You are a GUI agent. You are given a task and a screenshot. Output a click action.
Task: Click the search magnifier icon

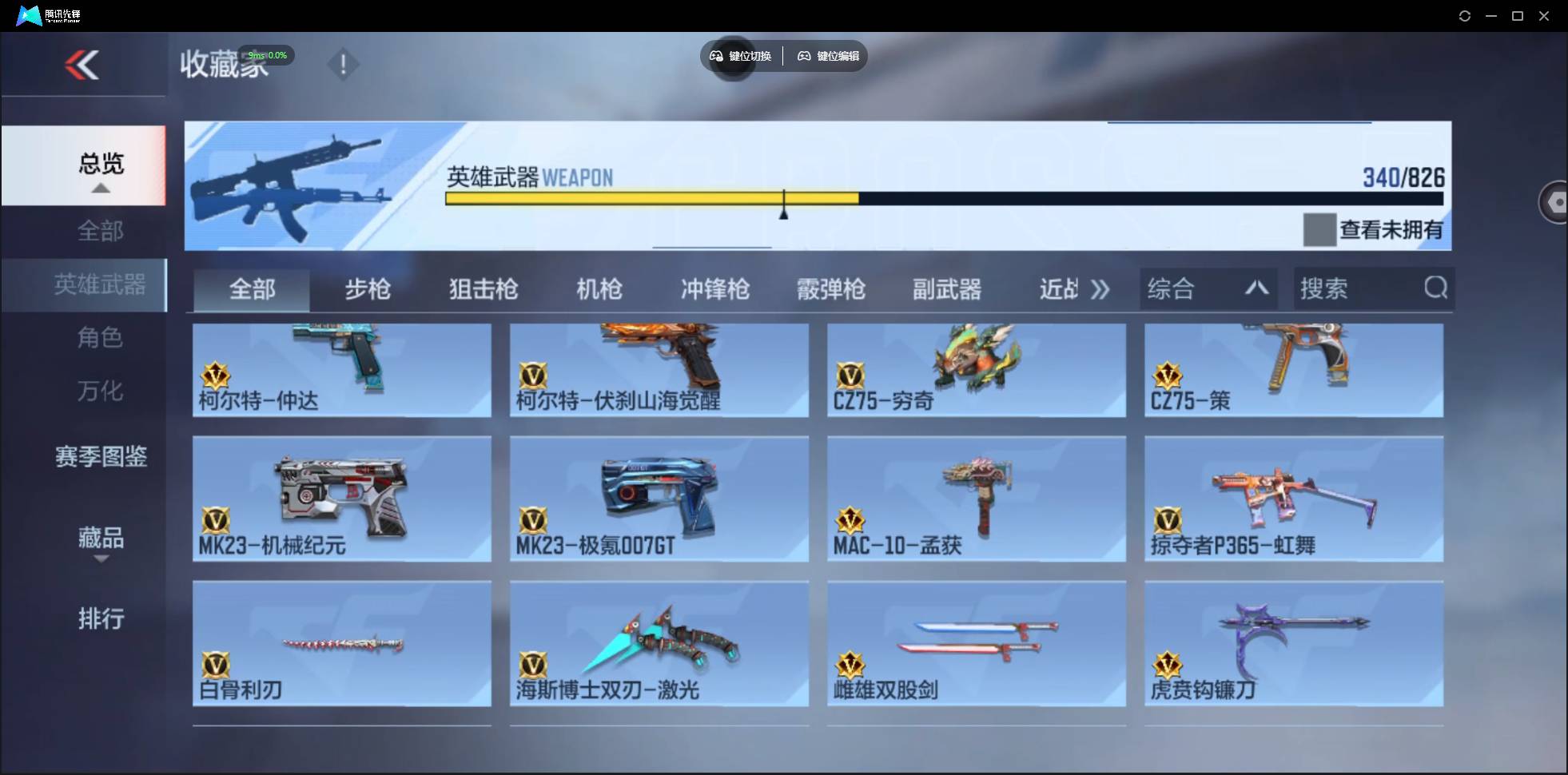(1436, 288)
